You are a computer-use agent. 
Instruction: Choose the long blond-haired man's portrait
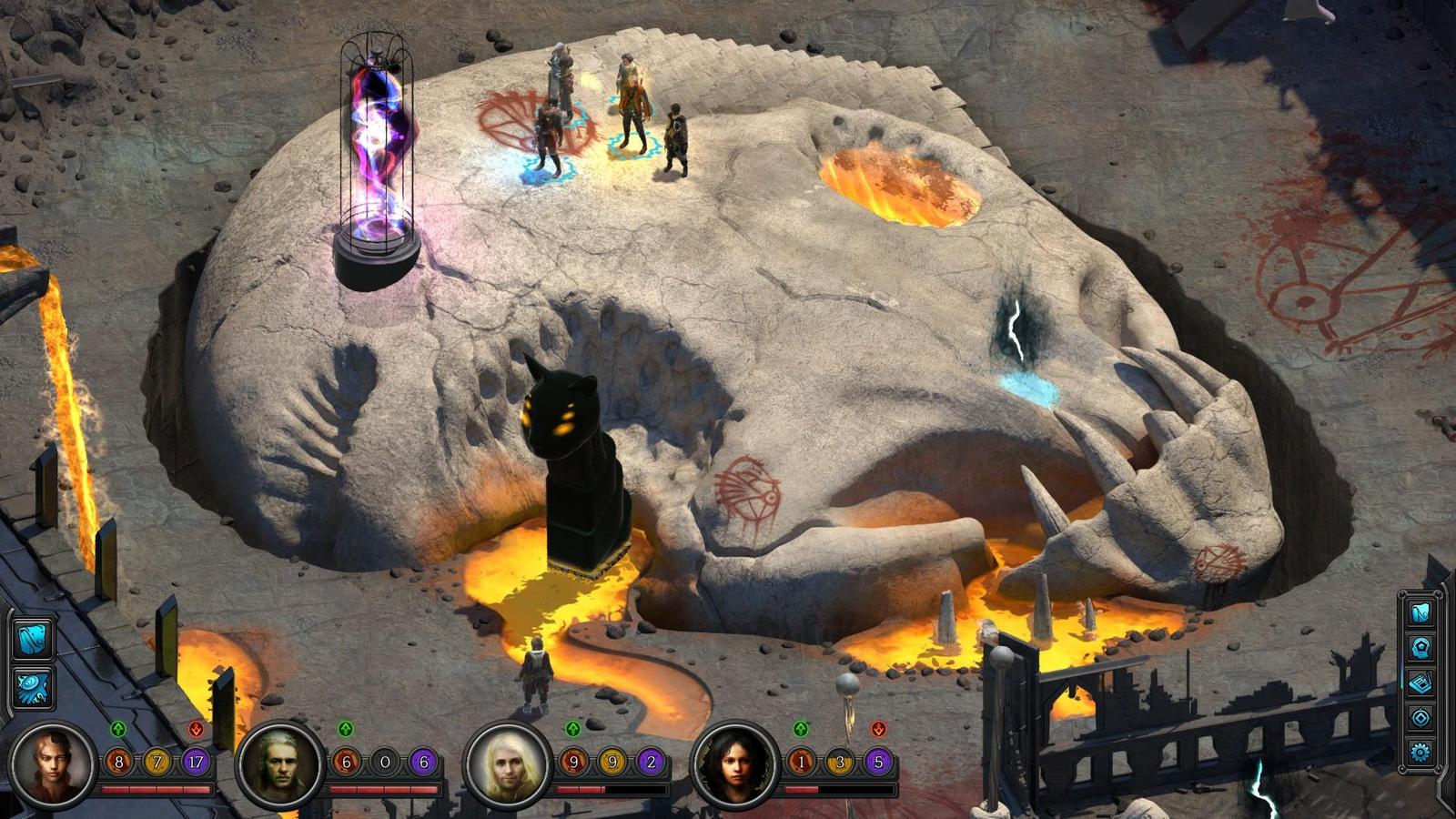(x=507, y=763)
